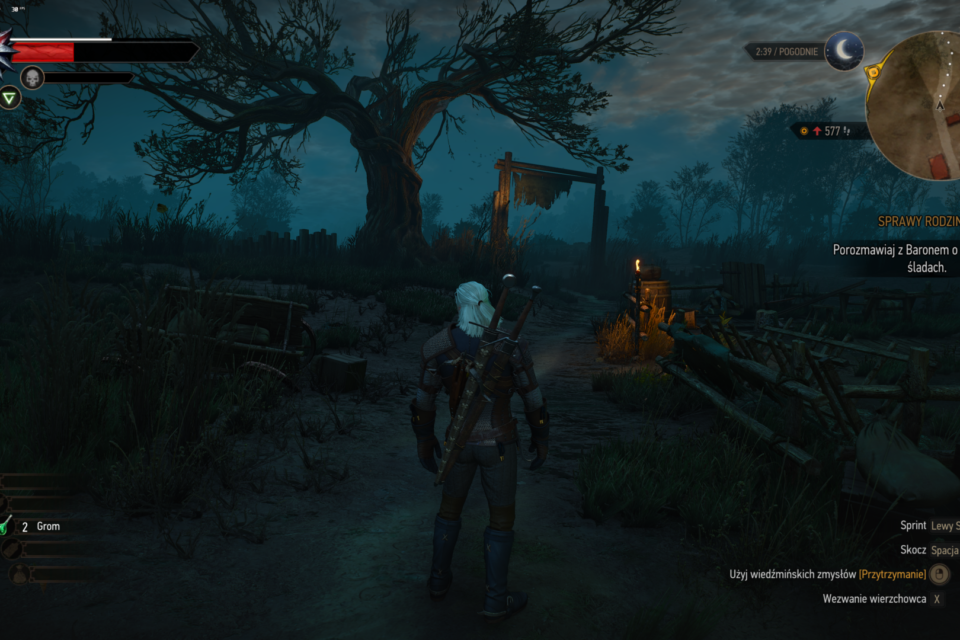Select the green triangle sign icon

tap(10, 97)
